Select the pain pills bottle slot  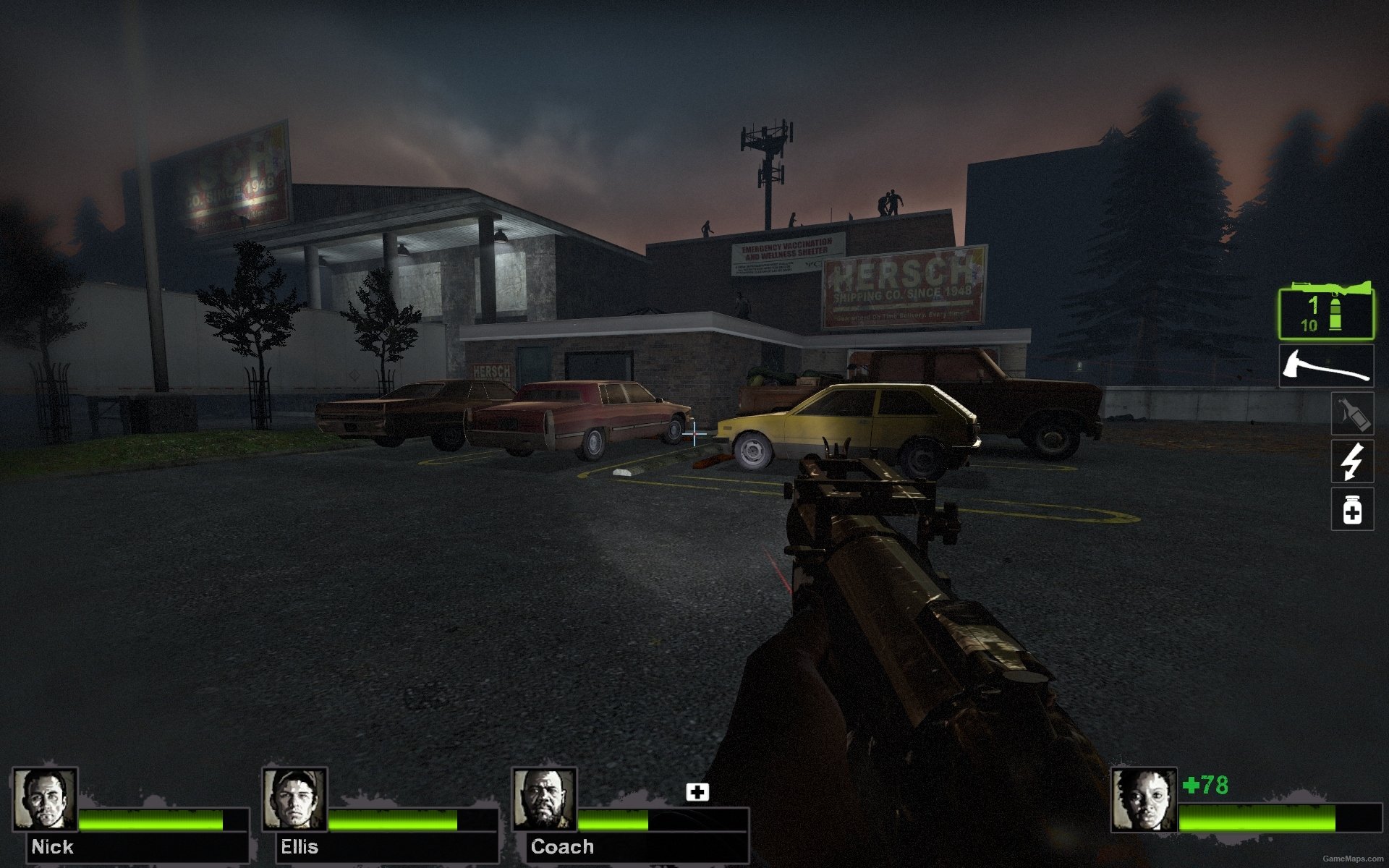(x=1352, y=509)
